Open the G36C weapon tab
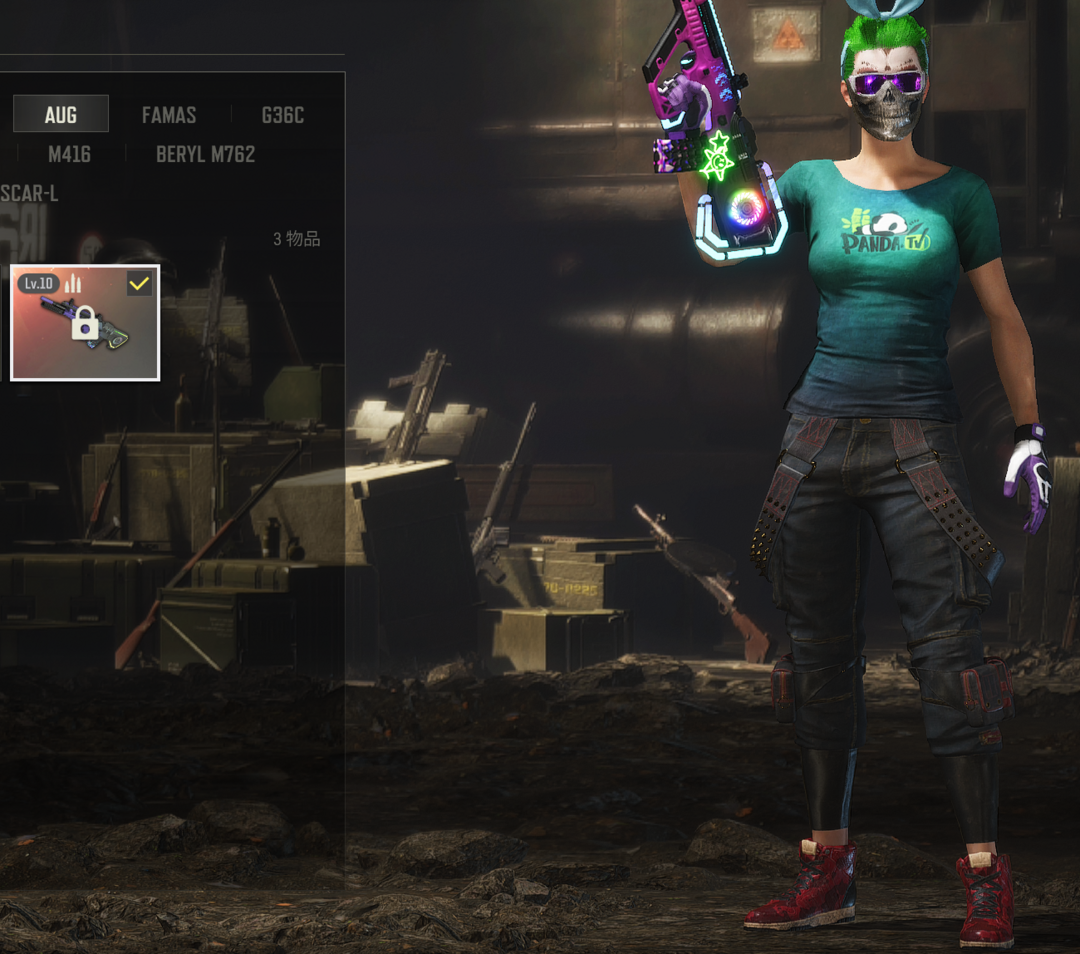The image size is (1080, 954). pyautogui.click(x=282, y=115)
